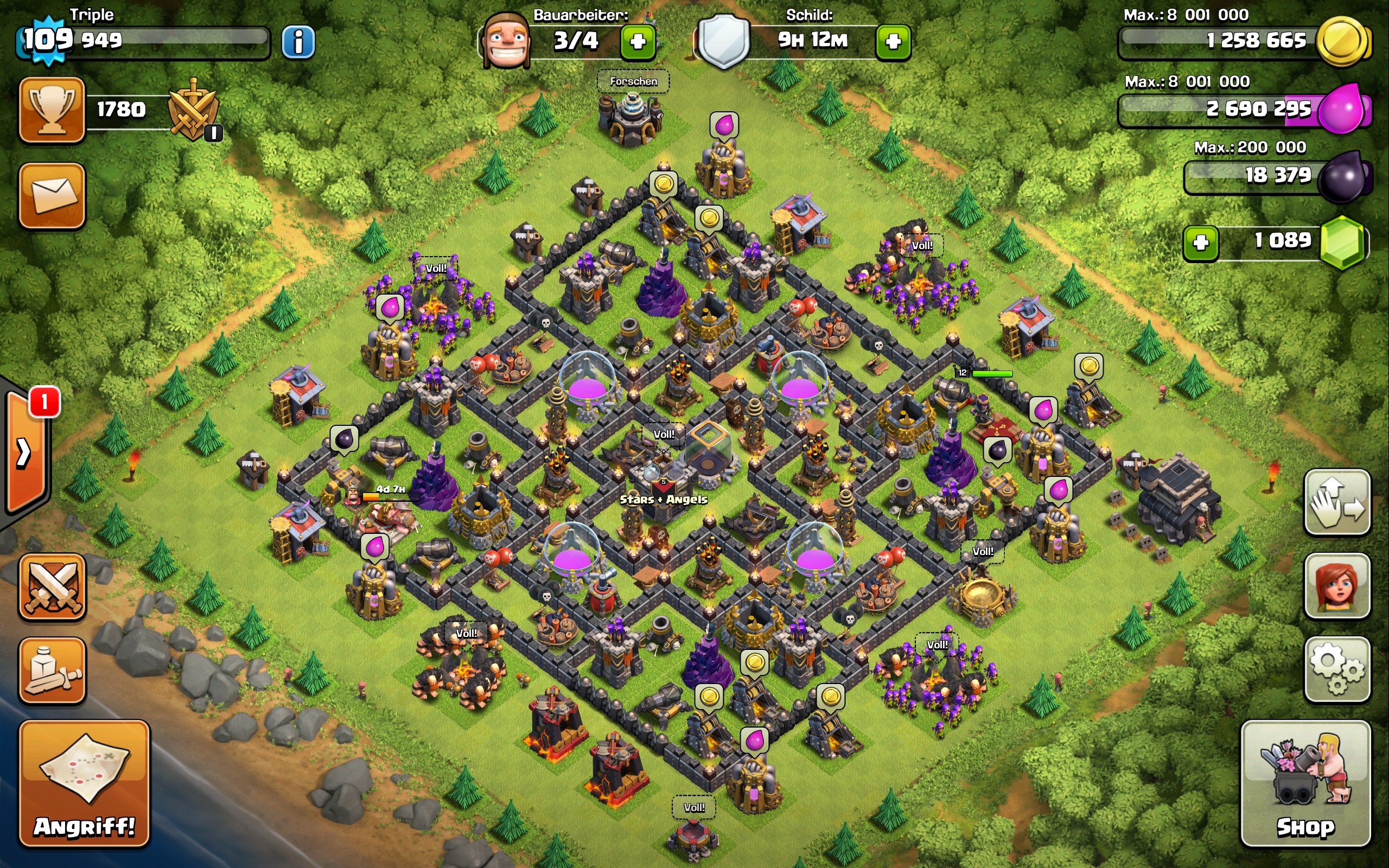1389x868 pixels.
Task: Click the blue info button
Action: point(298,42)
